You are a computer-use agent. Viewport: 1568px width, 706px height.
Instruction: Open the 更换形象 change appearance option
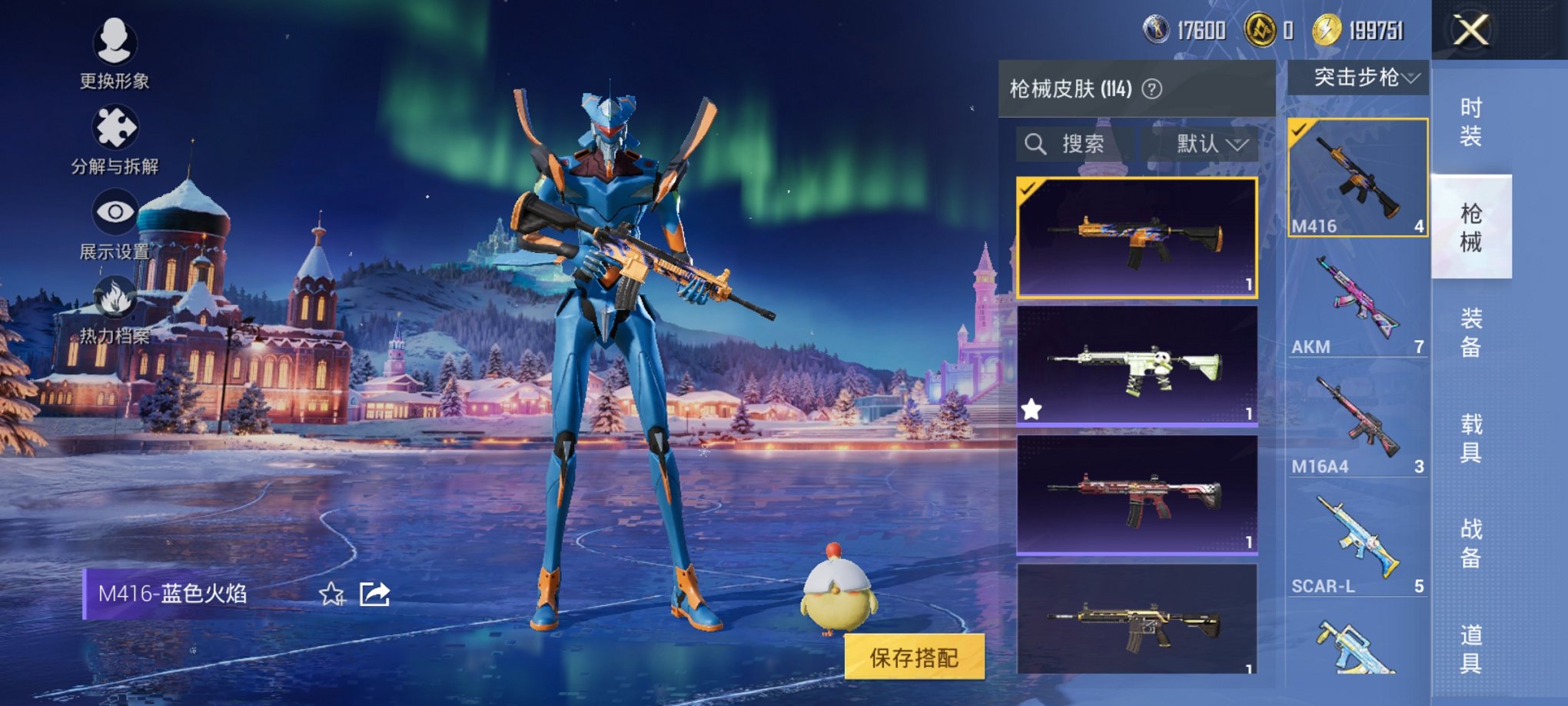pyautogui.click(x=115, y=52)
